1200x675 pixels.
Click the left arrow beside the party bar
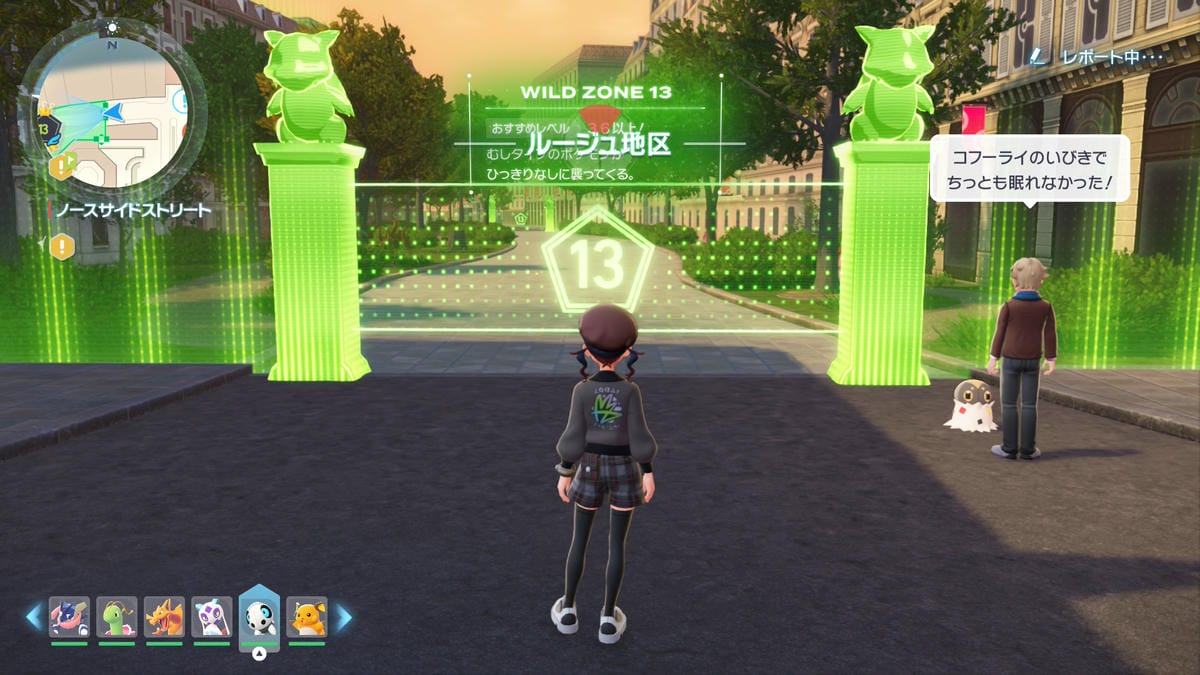[x=34, y=617]
